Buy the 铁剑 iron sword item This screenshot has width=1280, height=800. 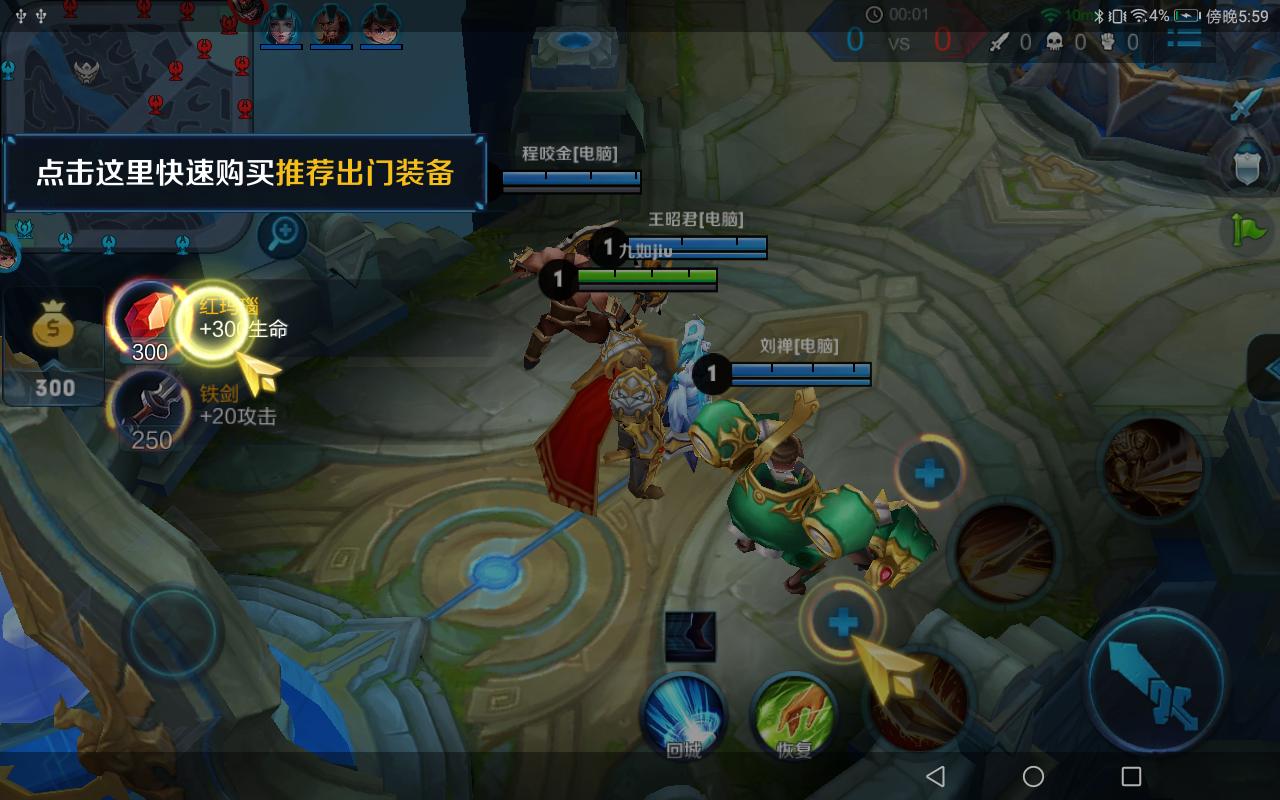point(150,410)
